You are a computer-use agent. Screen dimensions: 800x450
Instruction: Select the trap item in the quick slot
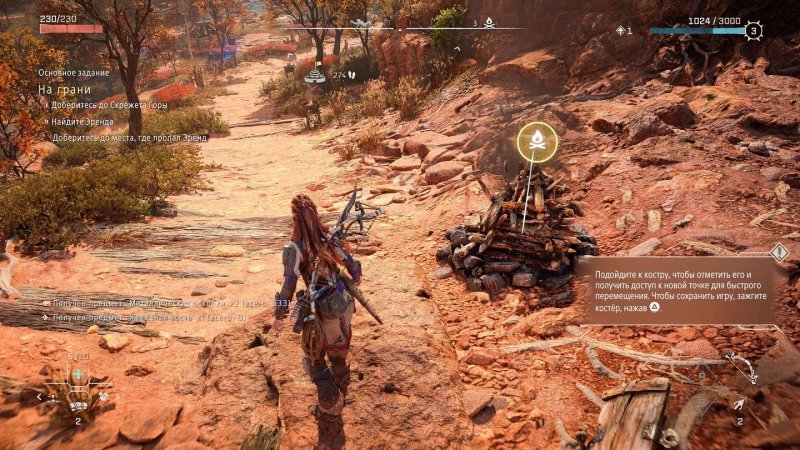pos(77,404)
